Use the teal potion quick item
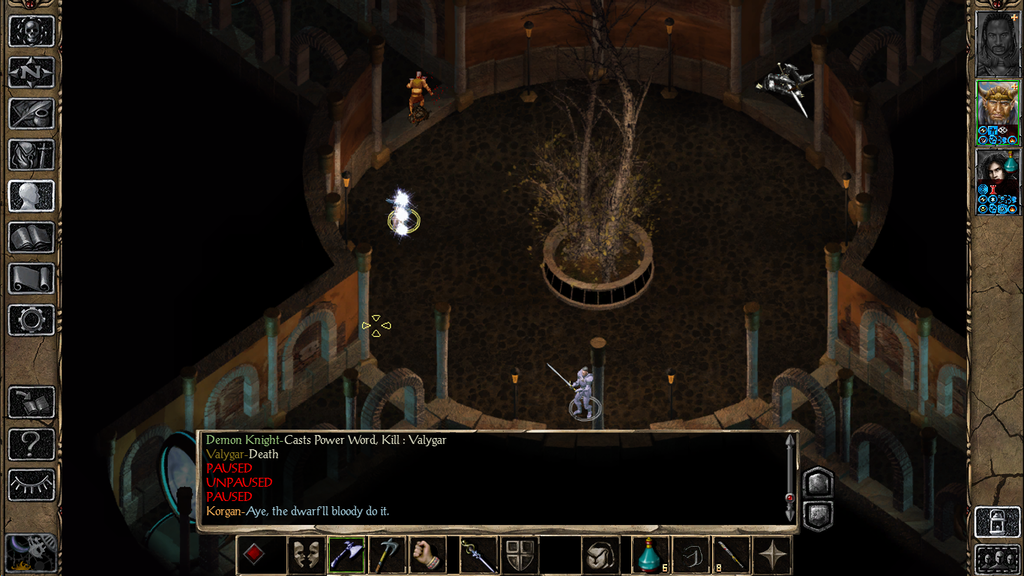 point(648,555)
